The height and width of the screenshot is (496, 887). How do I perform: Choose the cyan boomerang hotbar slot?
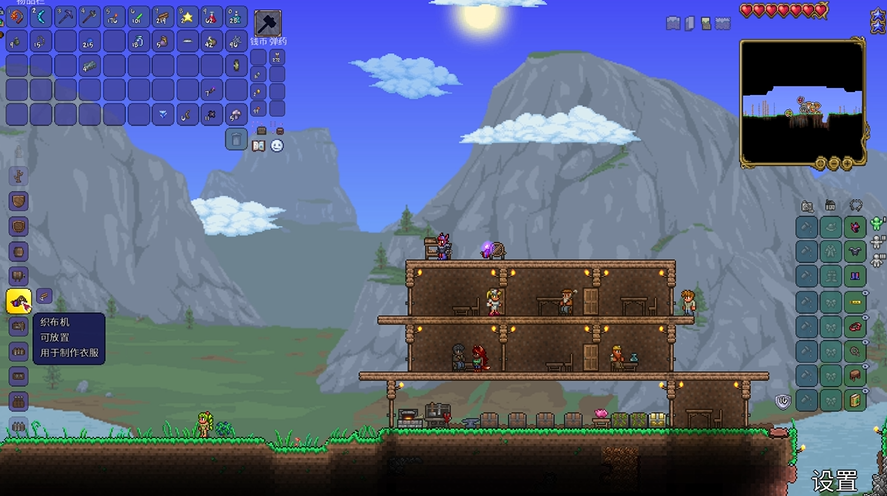tap(42, 17)
